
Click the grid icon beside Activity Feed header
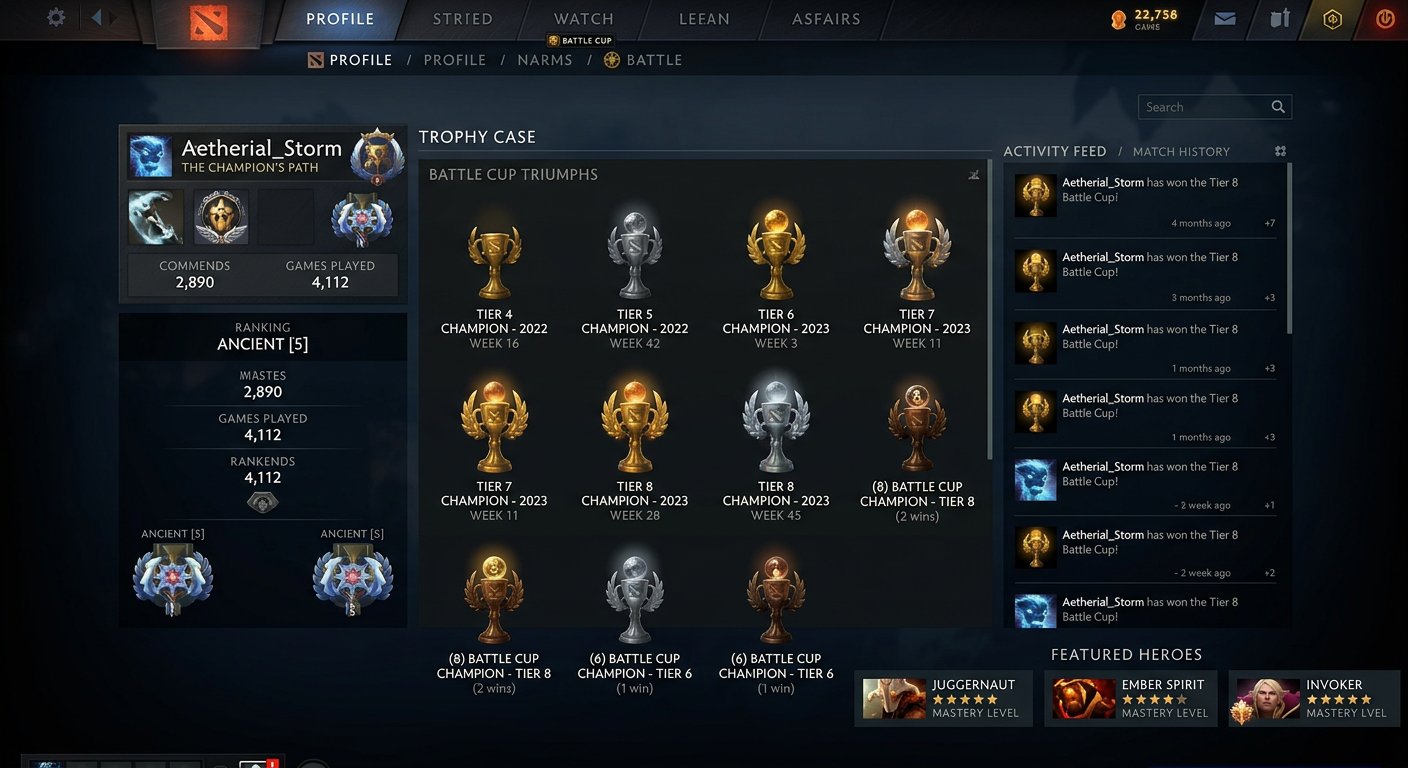(1281, 150)
